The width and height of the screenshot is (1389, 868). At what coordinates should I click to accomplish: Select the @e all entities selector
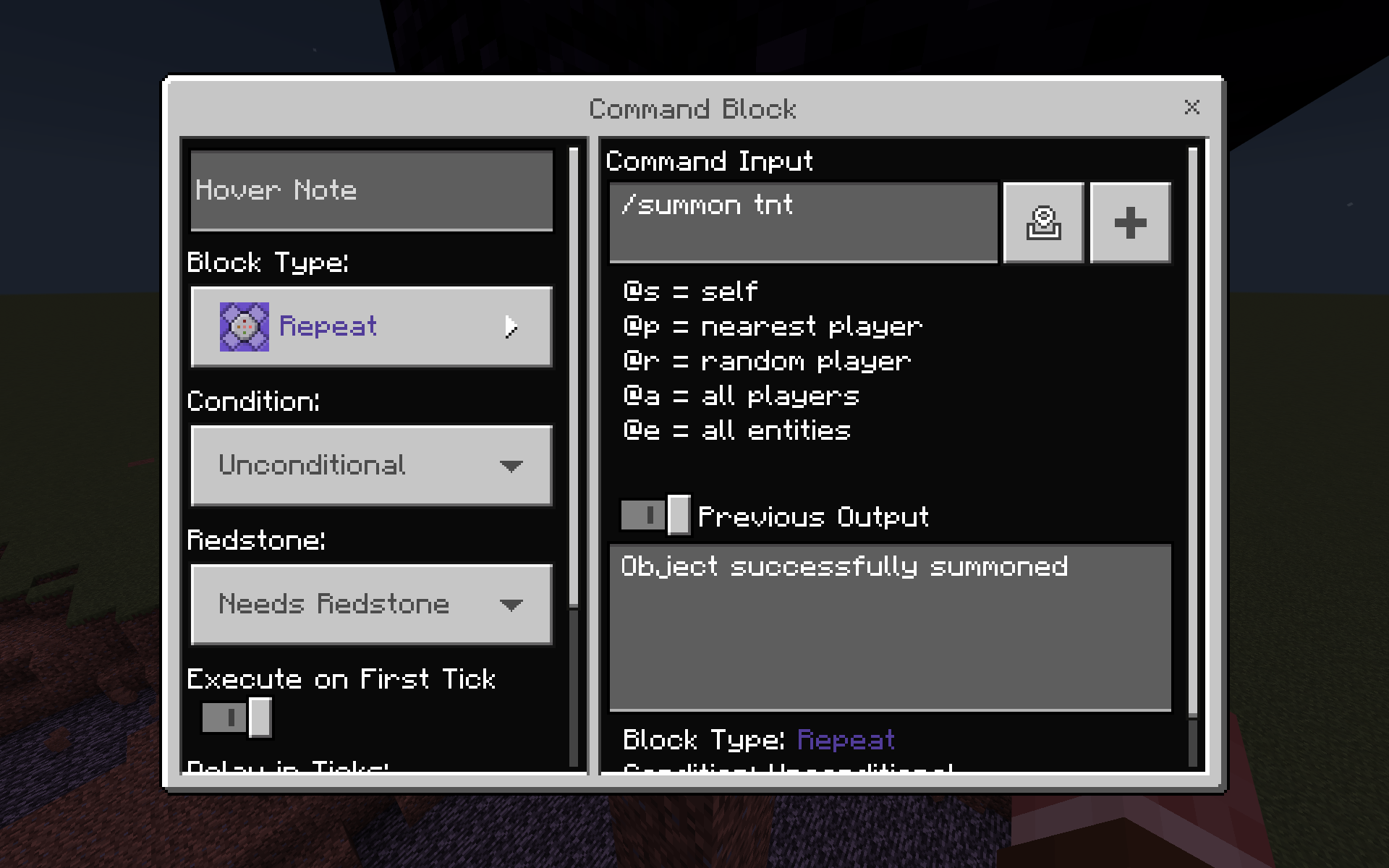pyautogui.click(x=736, y=430)
